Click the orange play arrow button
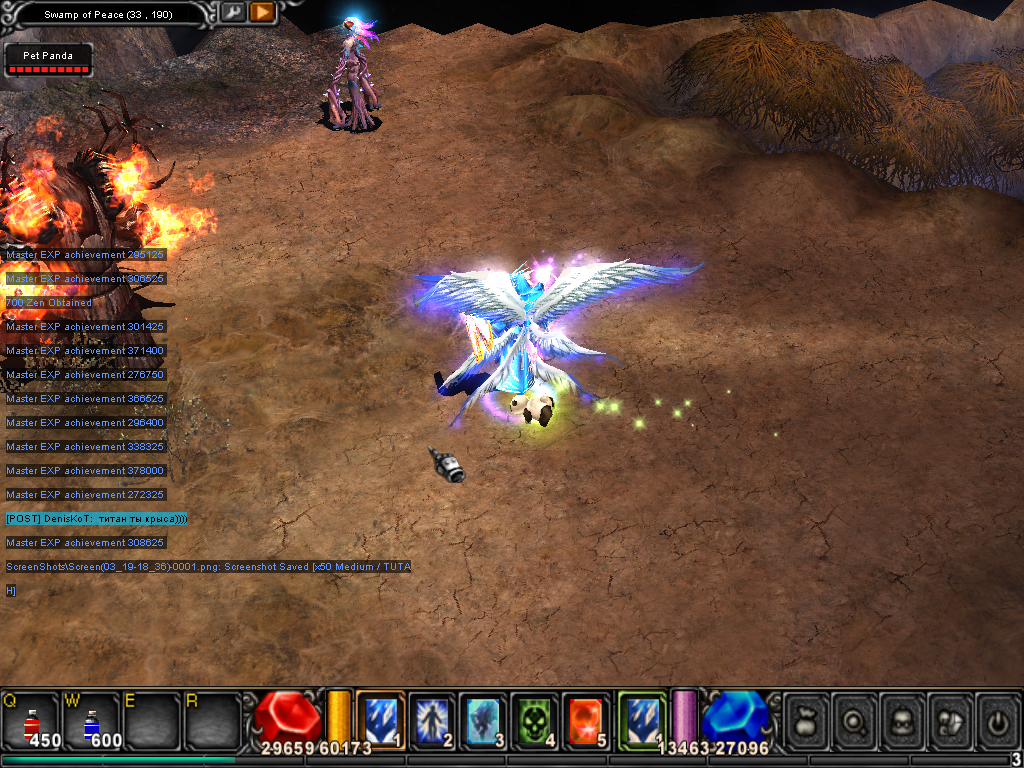The height and width of the screenshot is (768, 1024). pos(263,13)
